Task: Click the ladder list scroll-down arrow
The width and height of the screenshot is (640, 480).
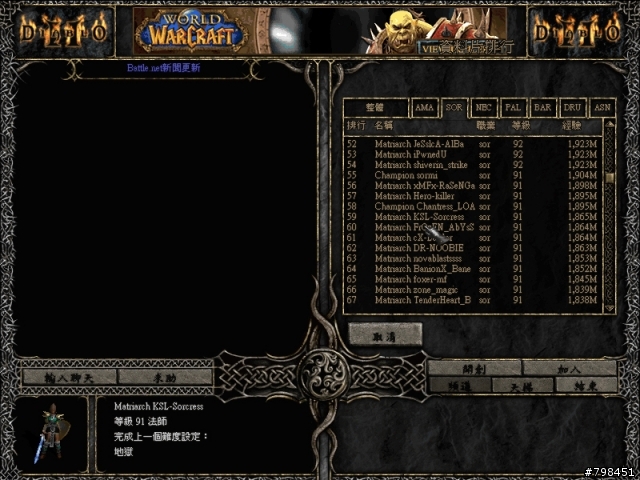Action: coord(610,309)
